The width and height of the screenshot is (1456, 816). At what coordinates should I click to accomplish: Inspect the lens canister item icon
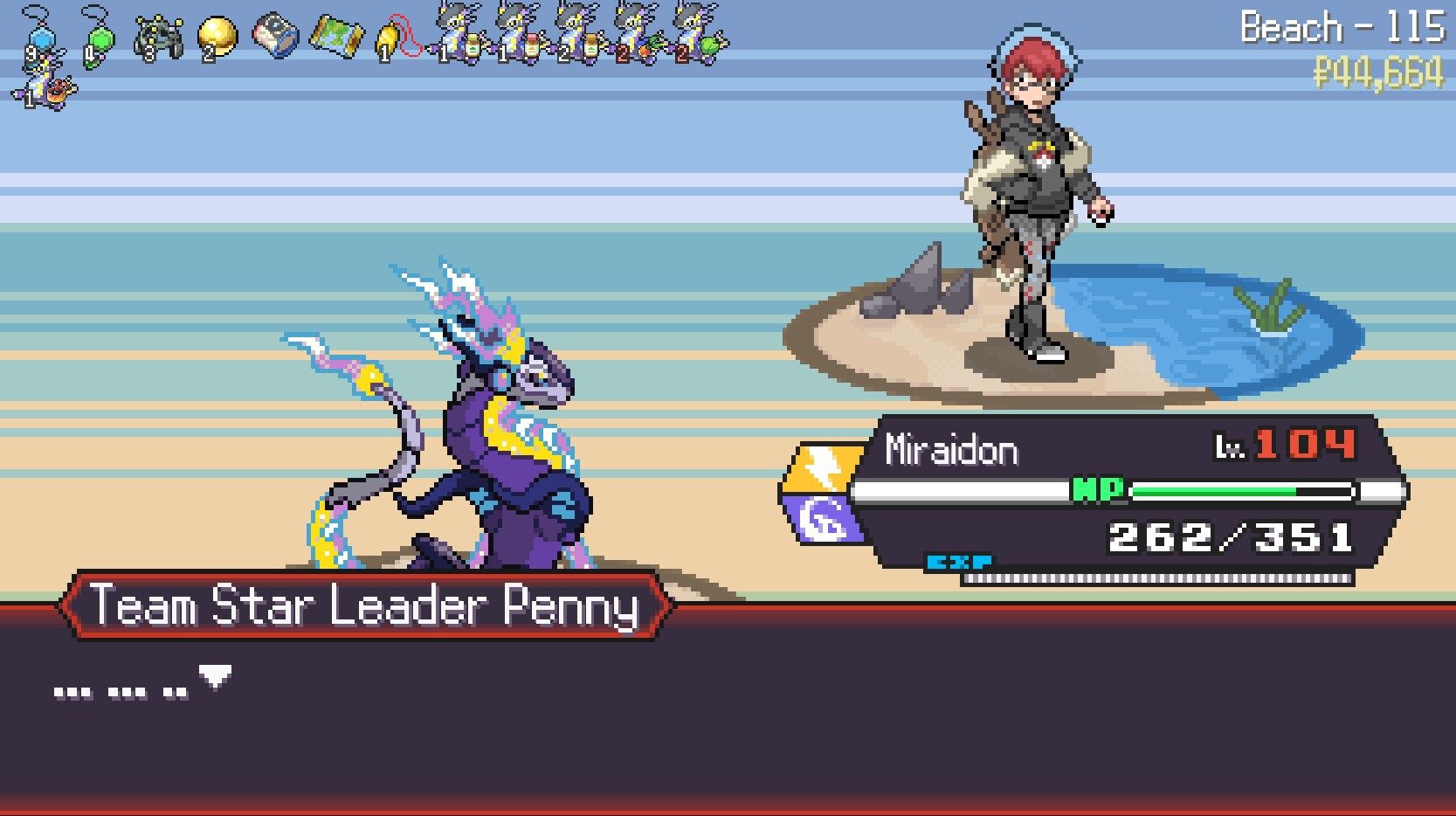(x=276, y=36)
